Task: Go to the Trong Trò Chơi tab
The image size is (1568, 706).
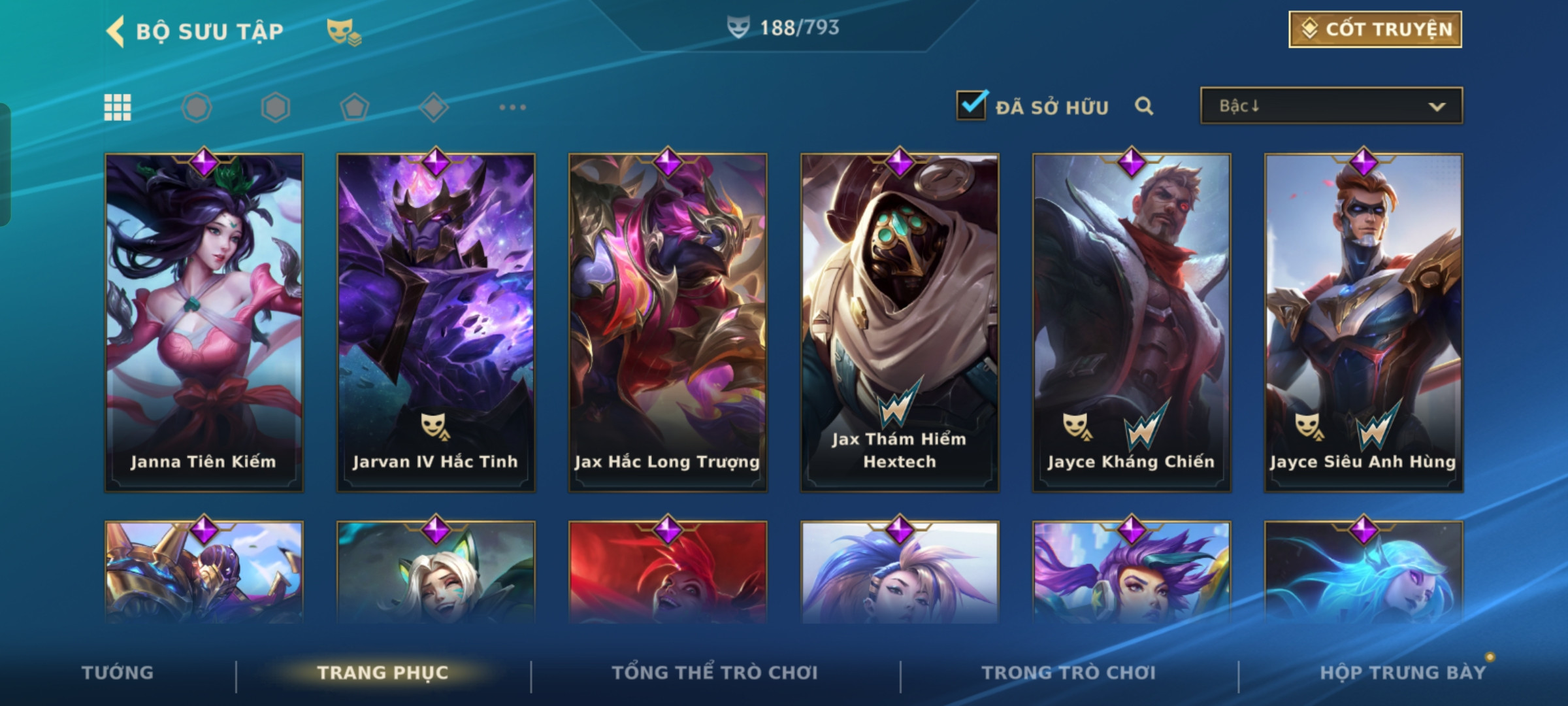Action: 1069,673
